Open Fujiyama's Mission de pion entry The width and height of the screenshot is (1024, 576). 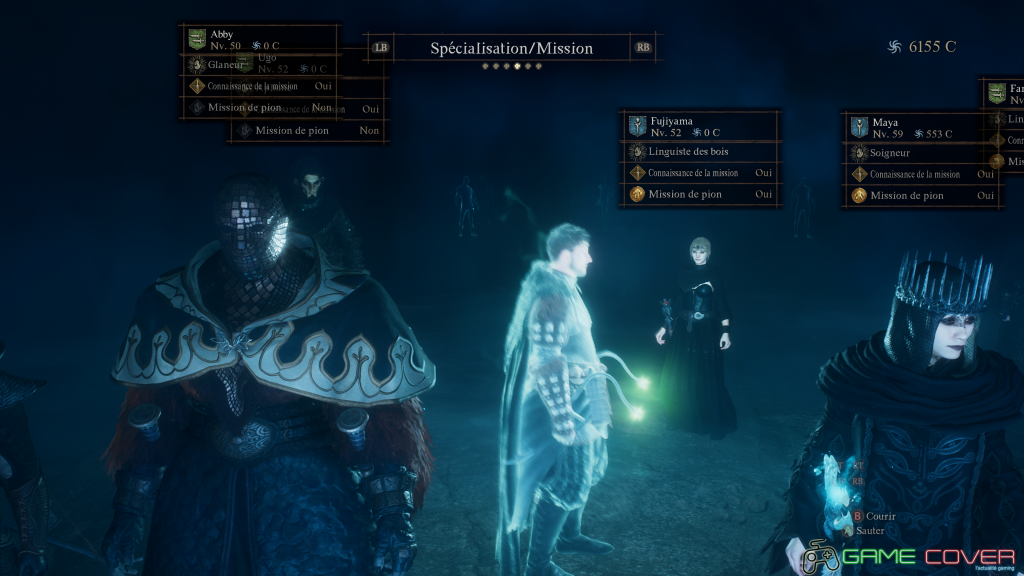point(700,194)
